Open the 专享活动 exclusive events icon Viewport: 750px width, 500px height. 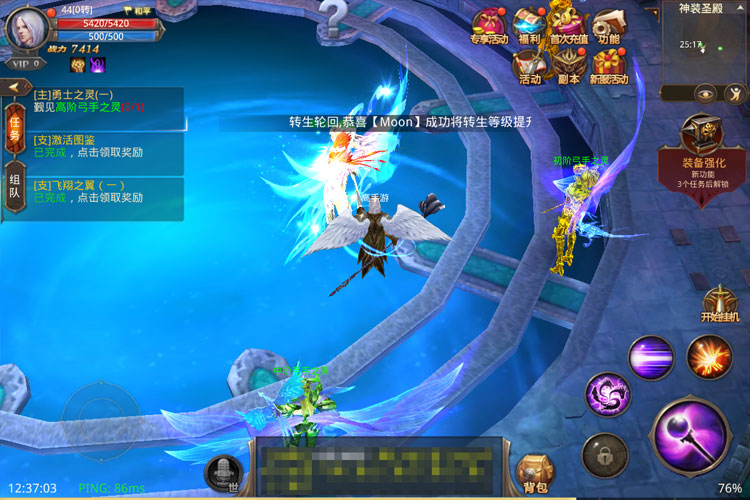click(x=489, y=27)
